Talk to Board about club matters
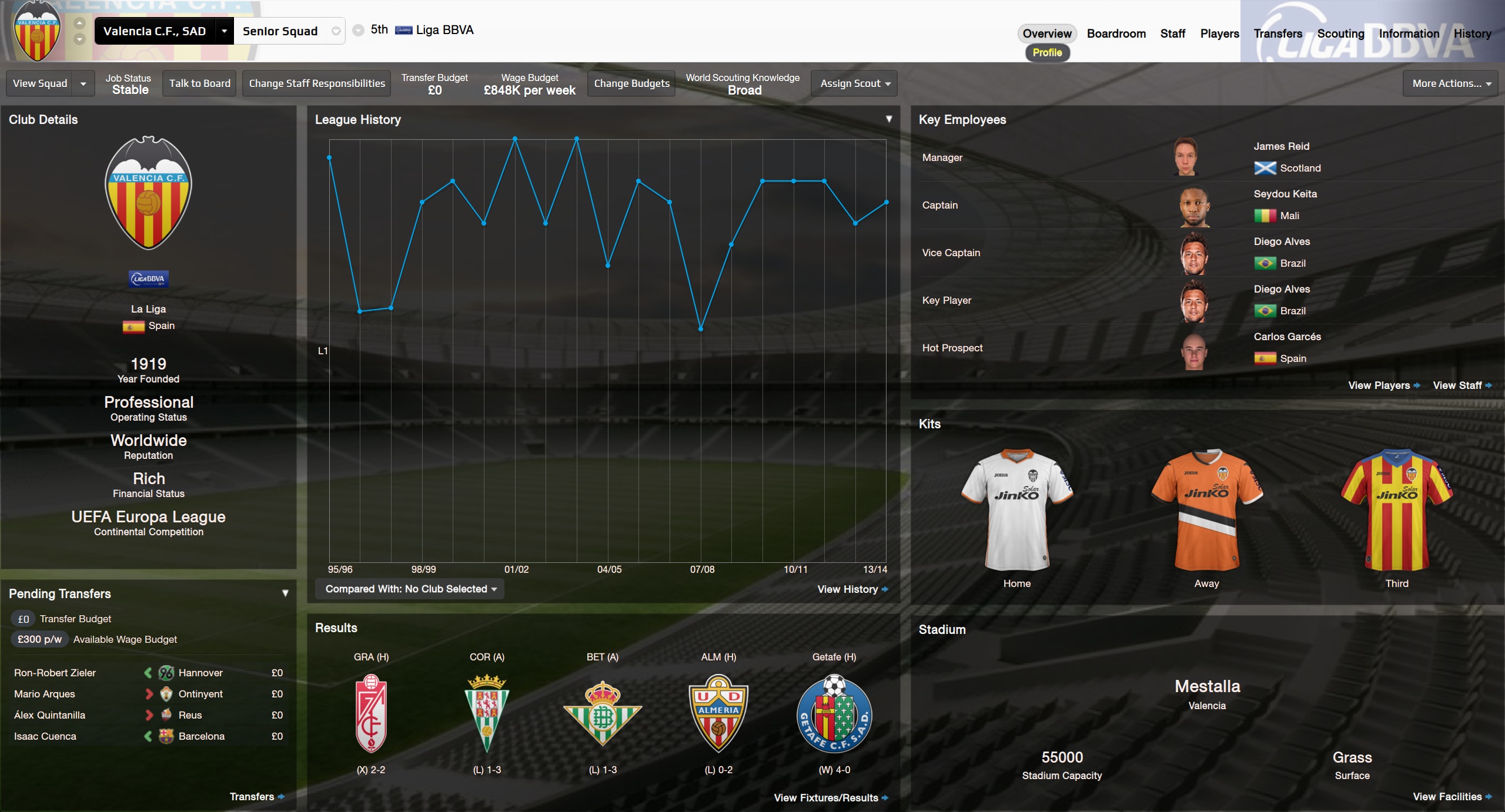 click(200, 83)
